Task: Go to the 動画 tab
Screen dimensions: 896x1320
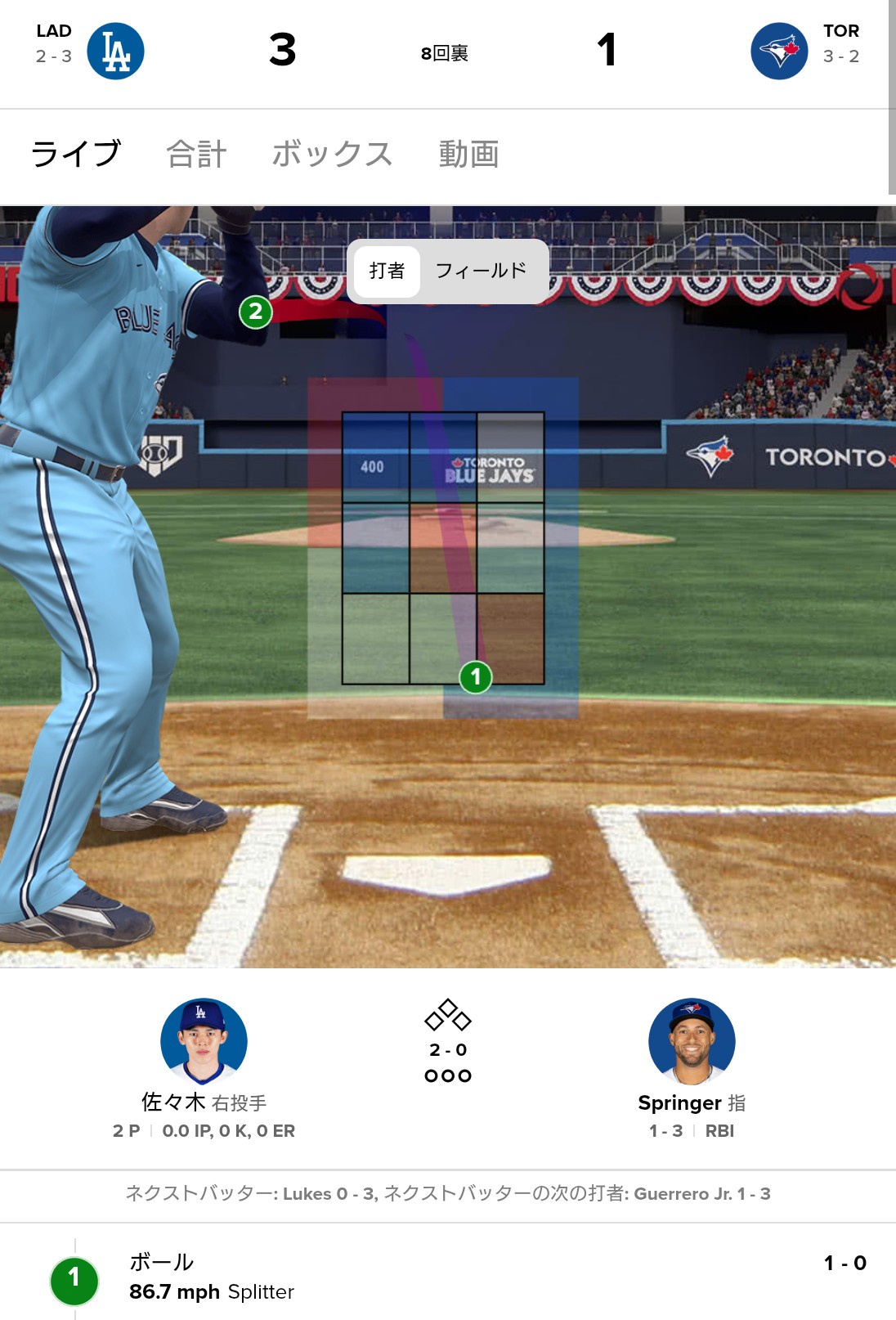Action: point(468,154)
